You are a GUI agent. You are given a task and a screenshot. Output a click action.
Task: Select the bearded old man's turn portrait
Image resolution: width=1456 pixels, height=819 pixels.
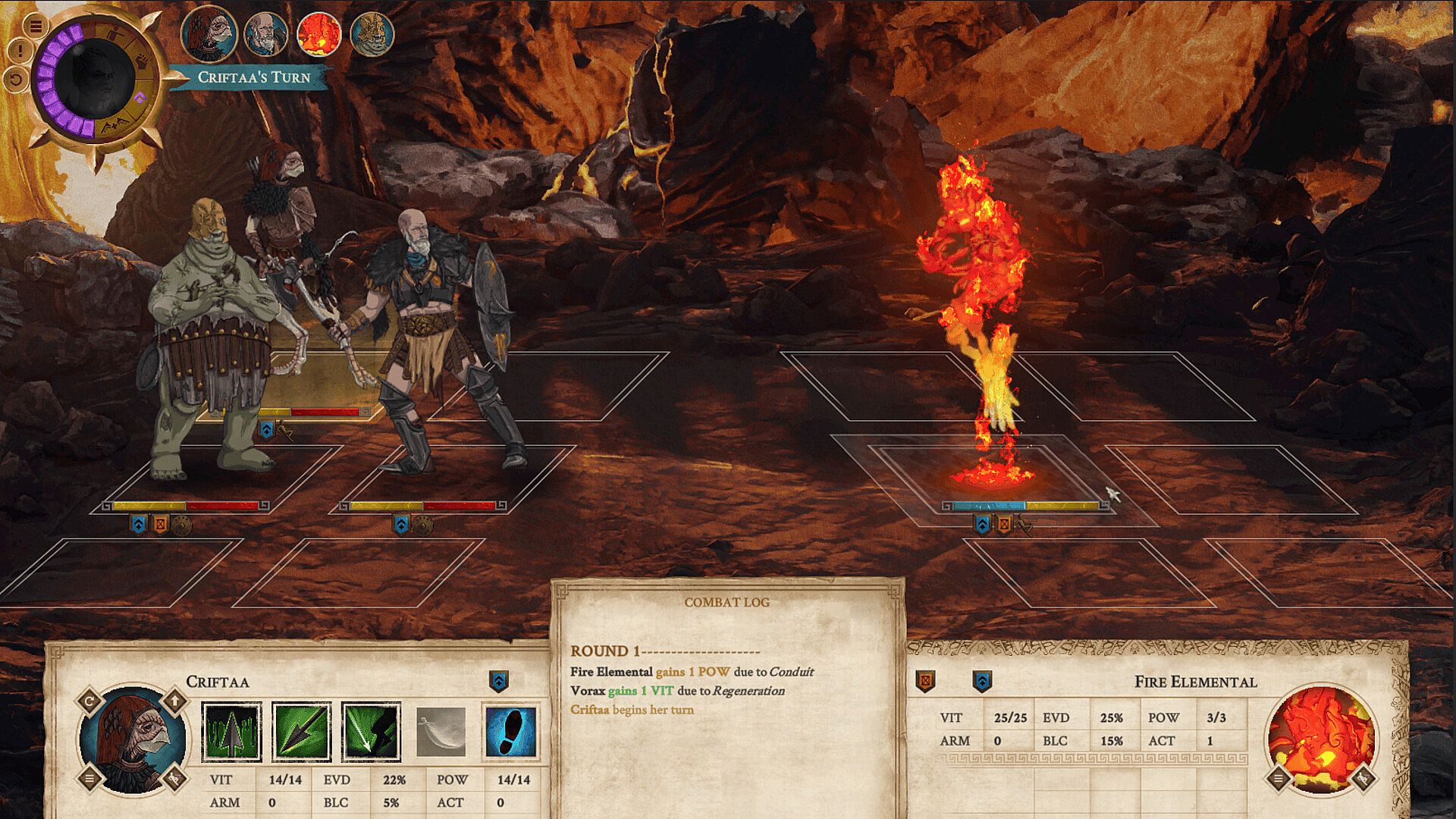coord(265,34)
